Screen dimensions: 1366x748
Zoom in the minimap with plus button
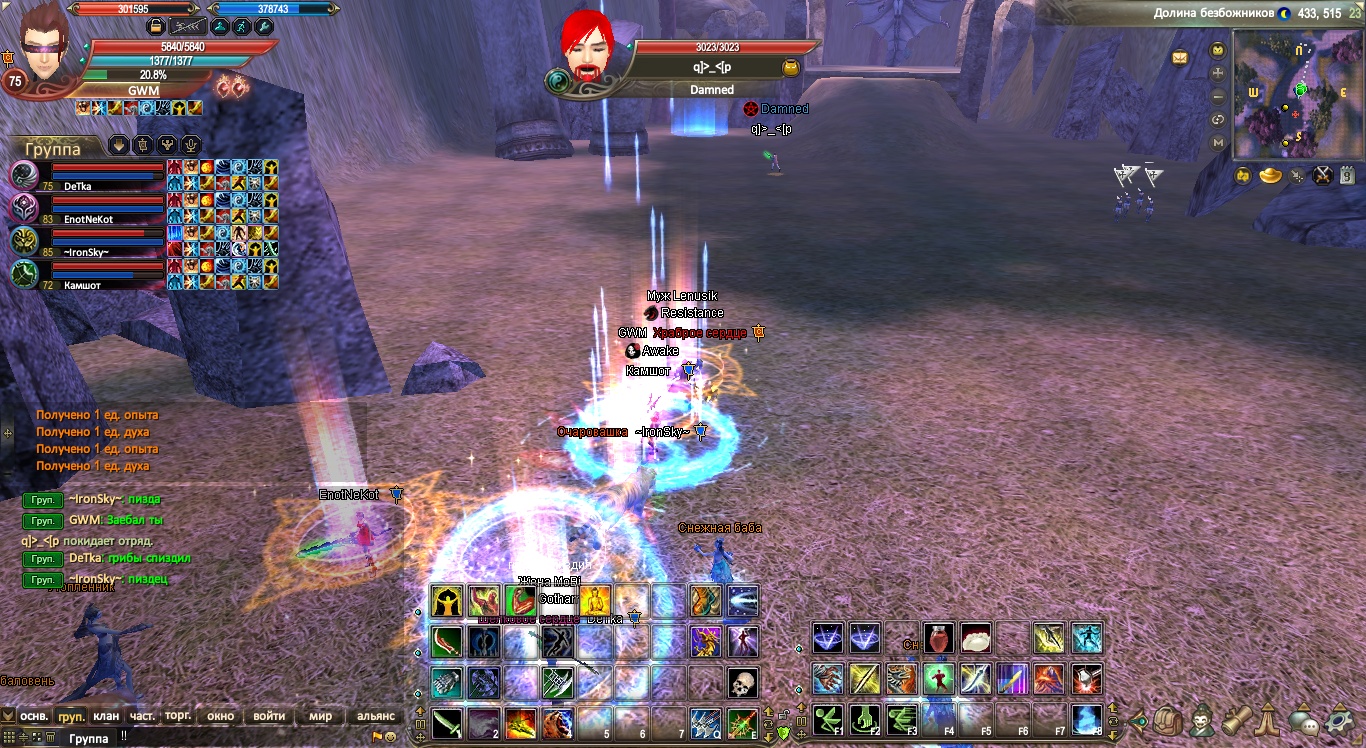[1218, 73]
